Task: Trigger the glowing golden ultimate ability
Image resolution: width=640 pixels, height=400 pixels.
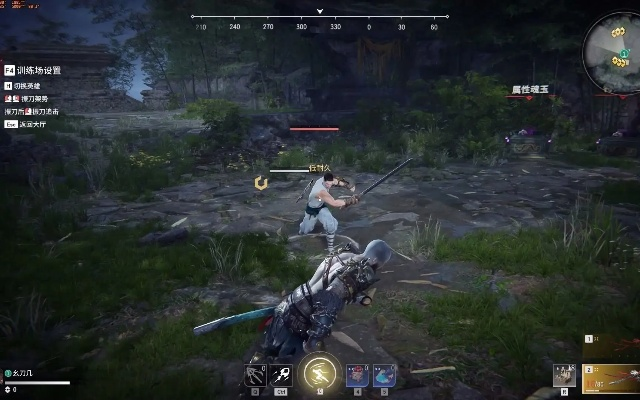Action: [x=320, y=373]
